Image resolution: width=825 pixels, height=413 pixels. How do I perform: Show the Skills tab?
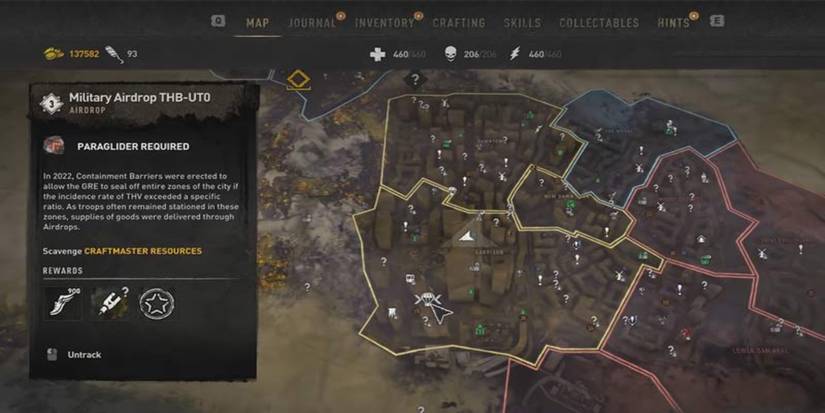pos(522,22)
